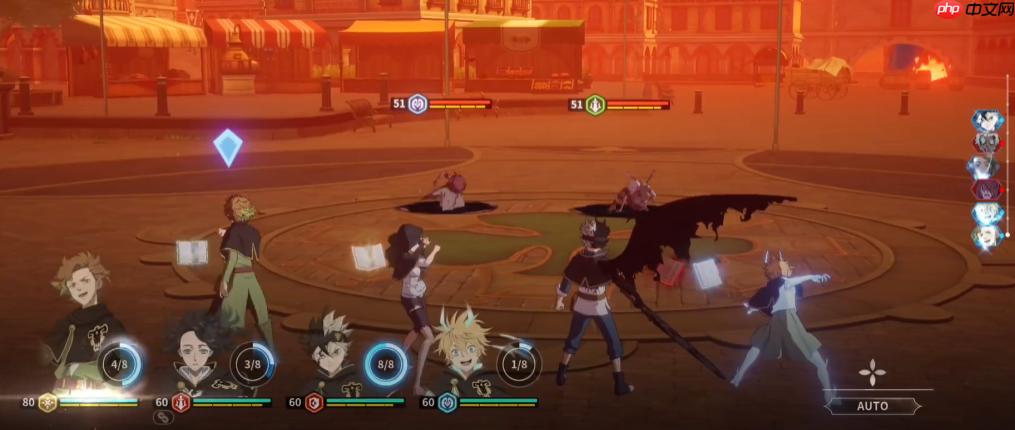This screenshot has width=1015, height=430.
Task: Click the four-point star icon above AUTO
Action: [874, 373]
